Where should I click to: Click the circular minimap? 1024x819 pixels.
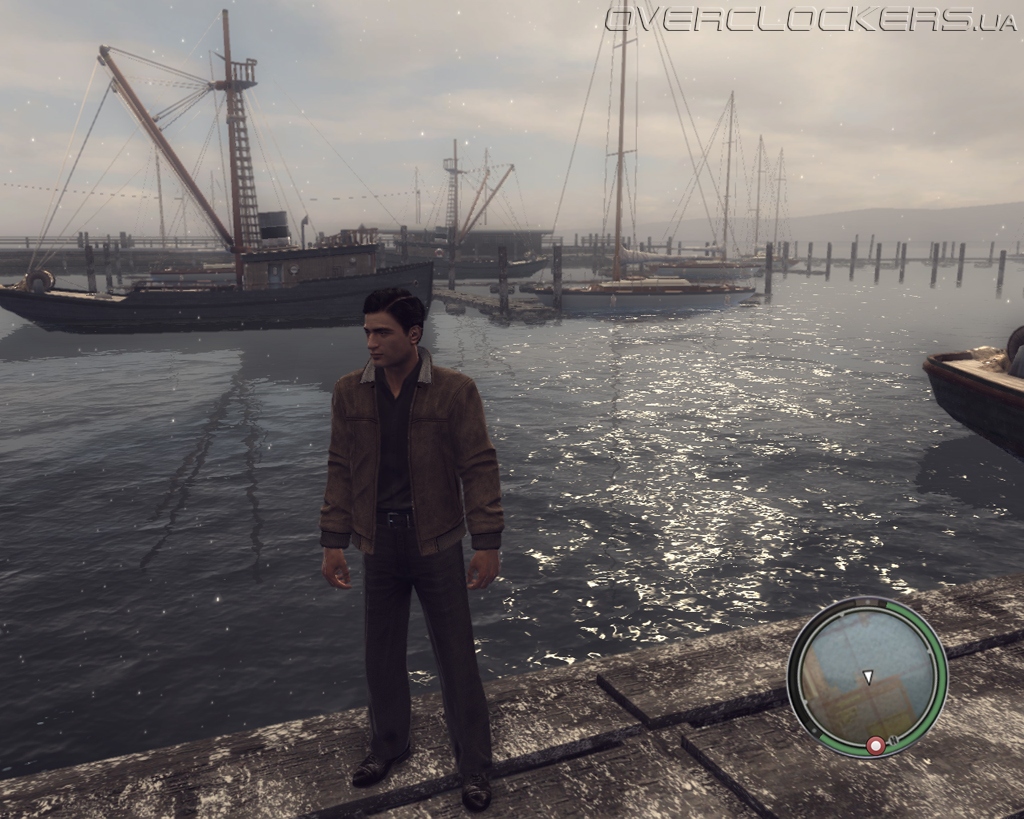(x=867, y=676)
